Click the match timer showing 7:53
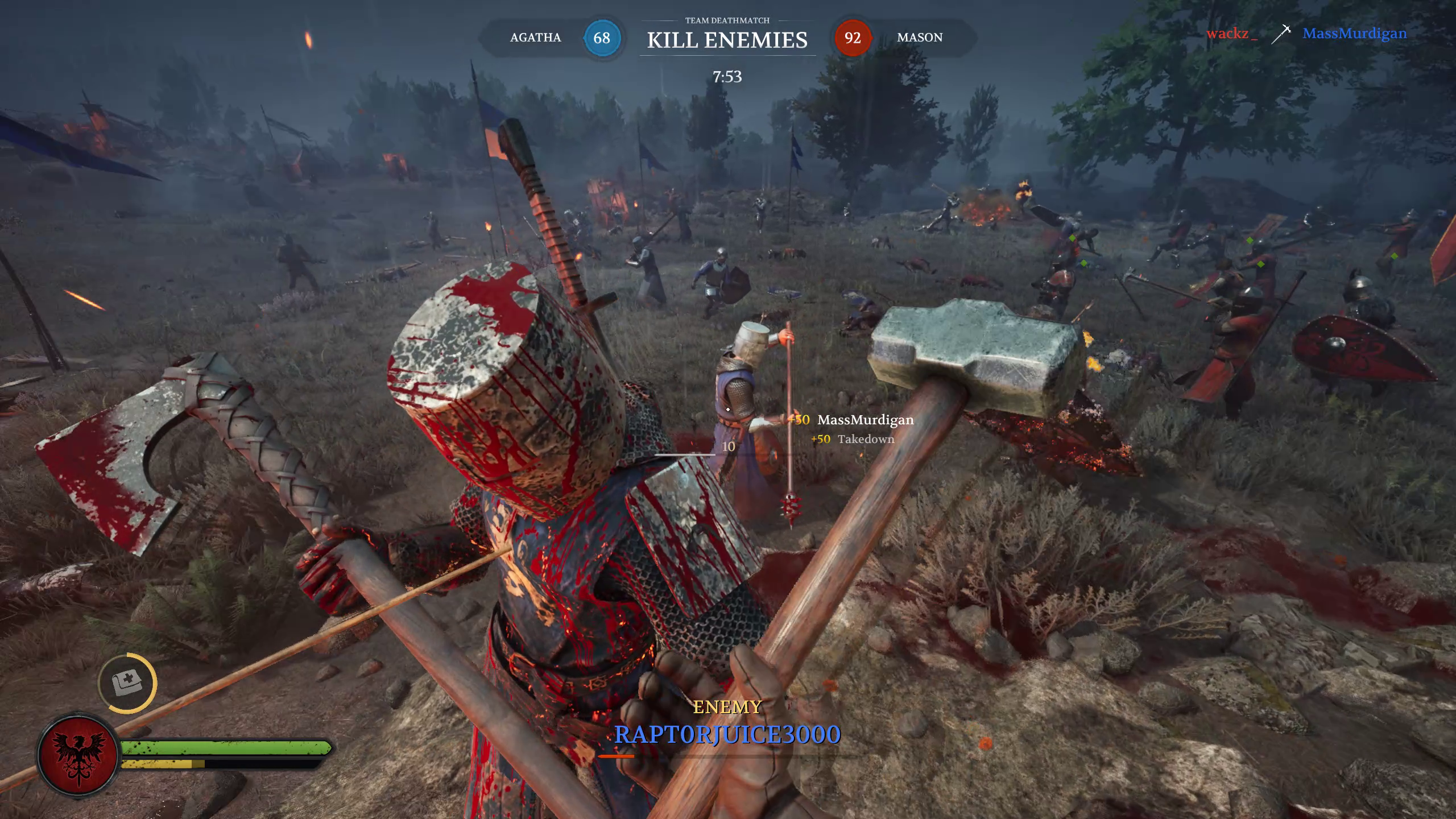Image resolution: width=1456 pixels, height=819 pixels. 727,75
